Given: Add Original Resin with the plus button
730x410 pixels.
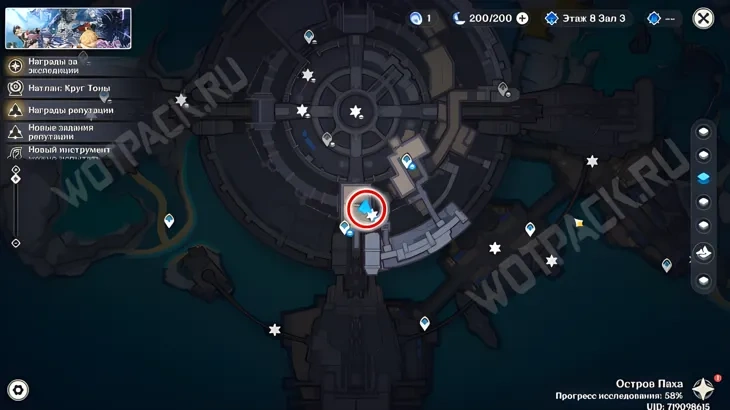Looking at the screenshot, I should coord(522,18).
